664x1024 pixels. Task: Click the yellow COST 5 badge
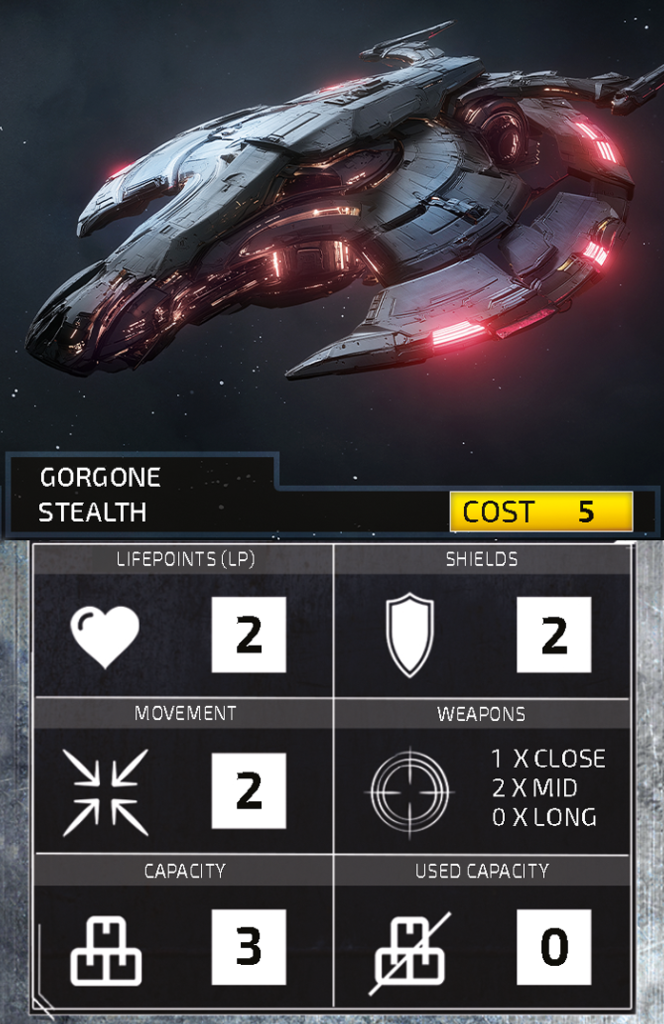541,512
